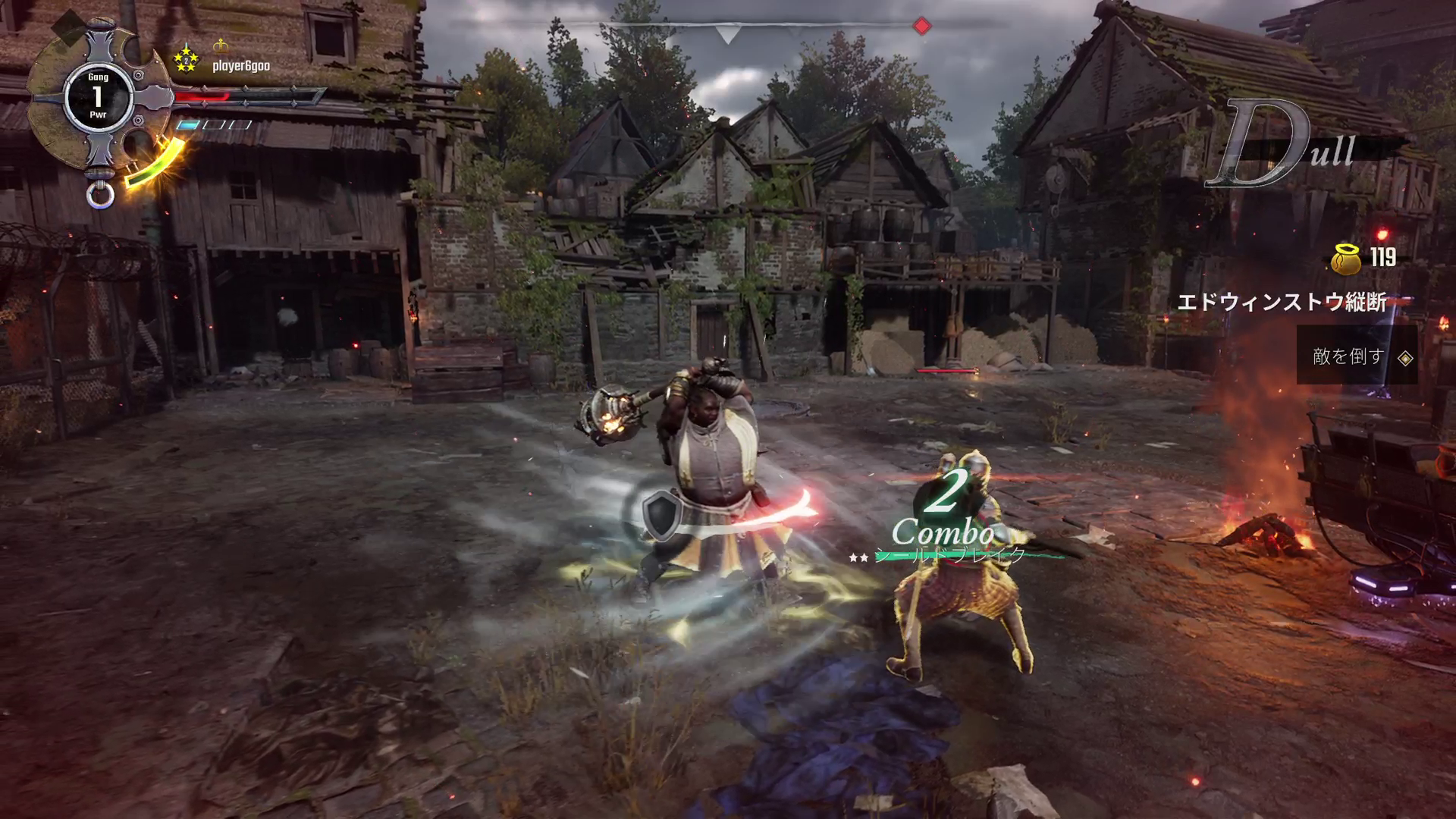Click the red diamond marker on the compass
Screen dimensions: 1456x819
[921, 27]
